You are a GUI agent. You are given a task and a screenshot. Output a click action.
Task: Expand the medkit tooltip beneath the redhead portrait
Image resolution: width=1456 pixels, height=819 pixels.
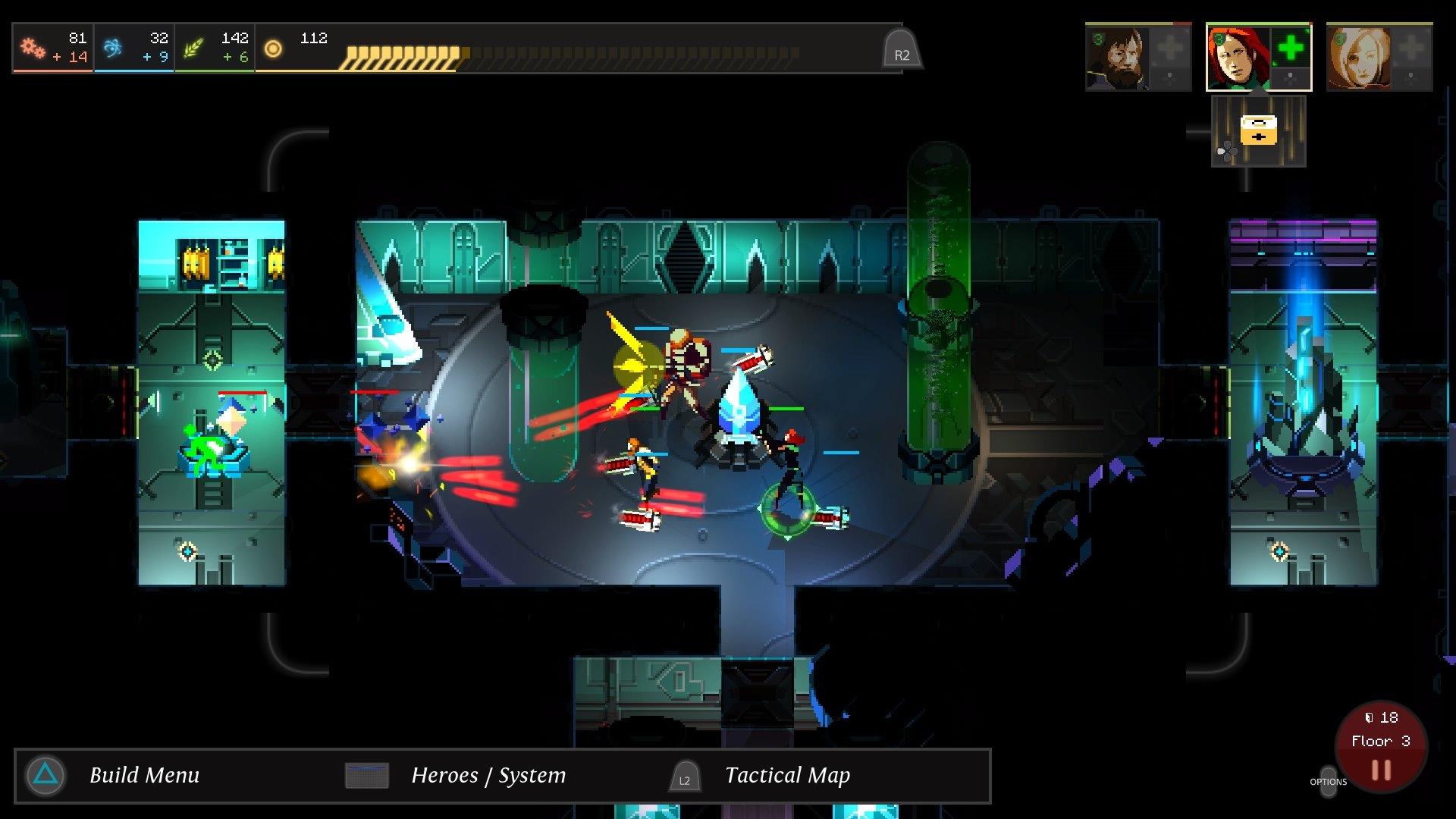(1259, 130)
